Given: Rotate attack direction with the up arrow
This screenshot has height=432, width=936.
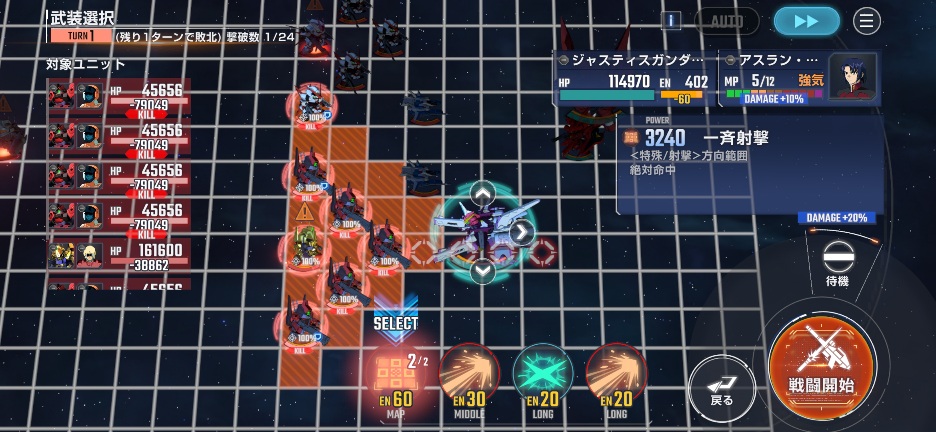Looking at the screenshot, I should tap(483, 194).
